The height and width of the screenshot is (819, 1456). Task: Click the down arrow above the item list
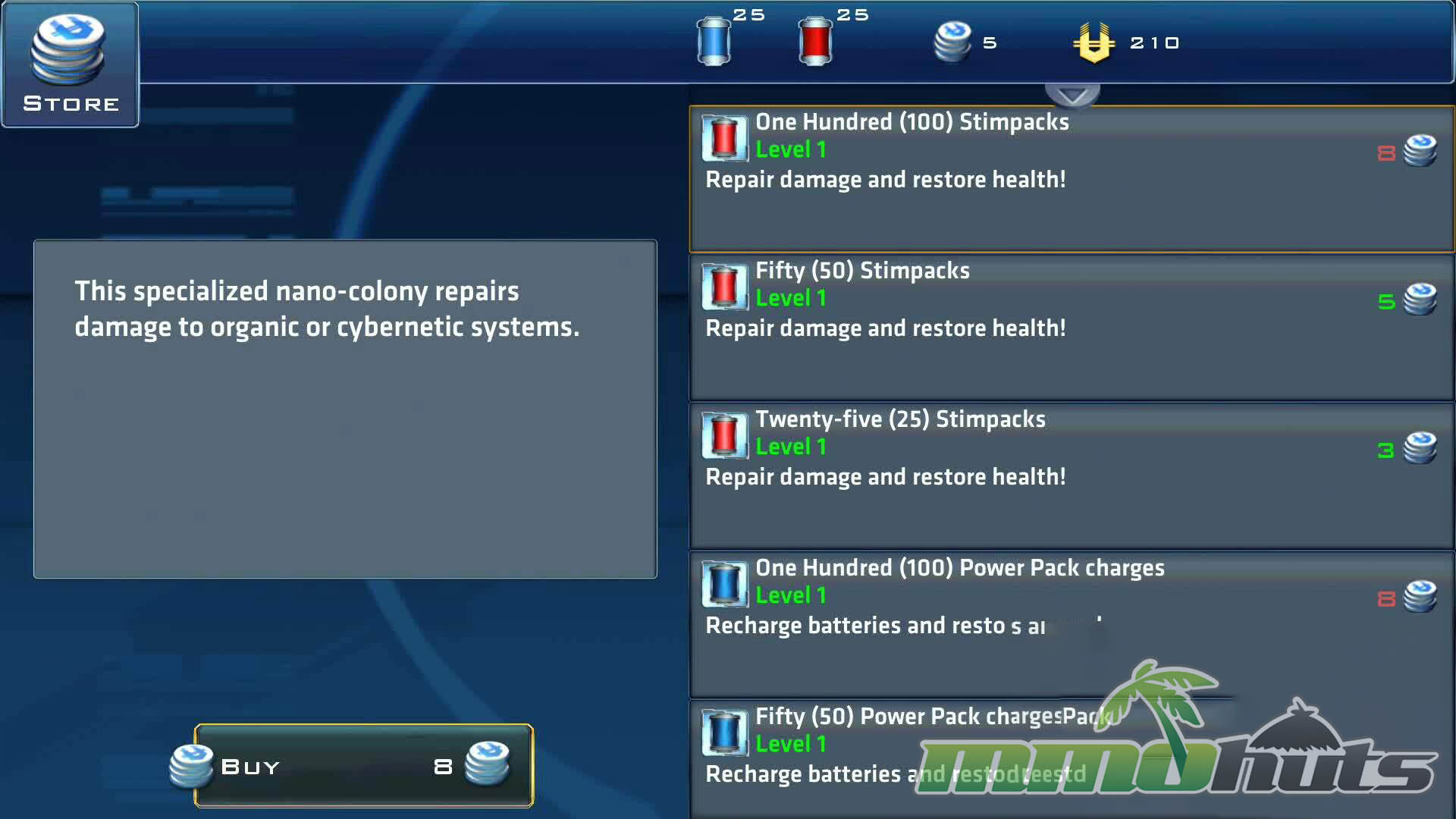(1072, 96)
